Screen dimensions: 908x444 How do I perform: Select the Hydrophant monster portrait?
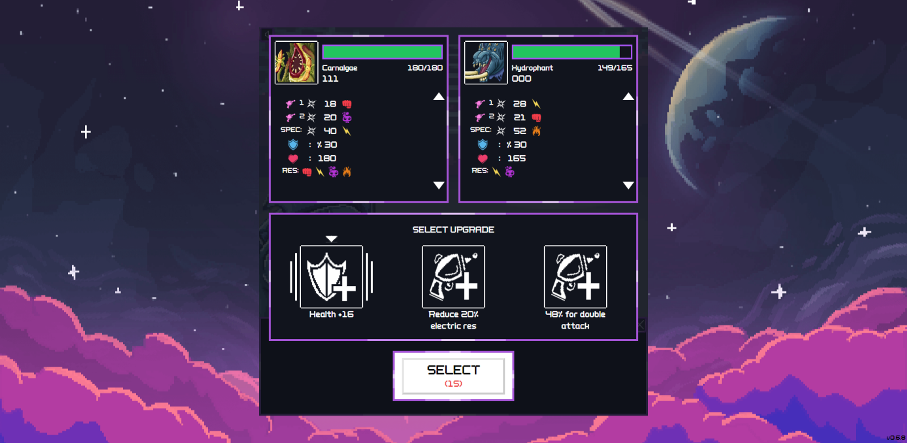[x=486, y=64]
